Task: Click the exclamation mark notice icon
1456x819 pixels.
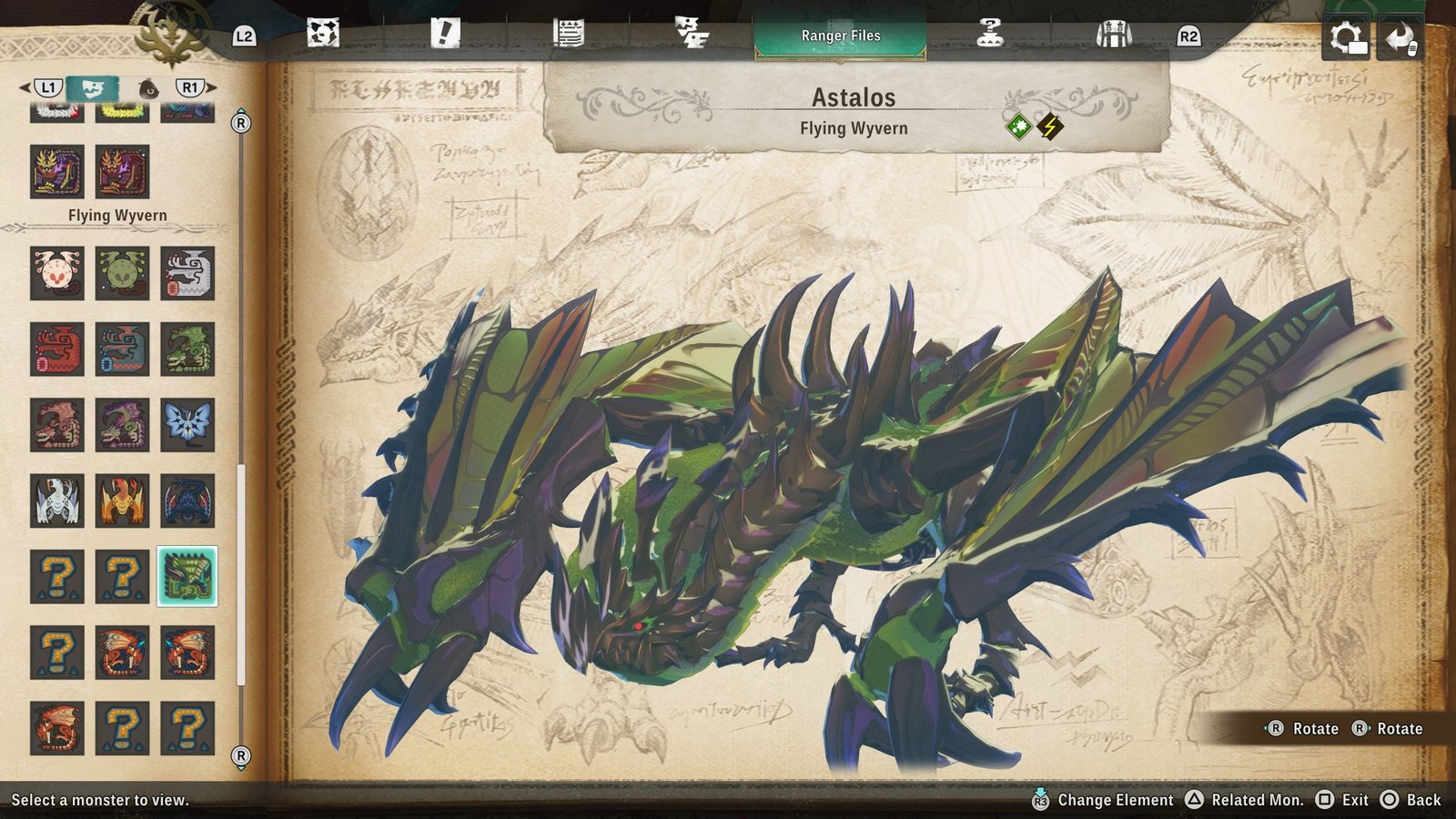Action: 443,35
